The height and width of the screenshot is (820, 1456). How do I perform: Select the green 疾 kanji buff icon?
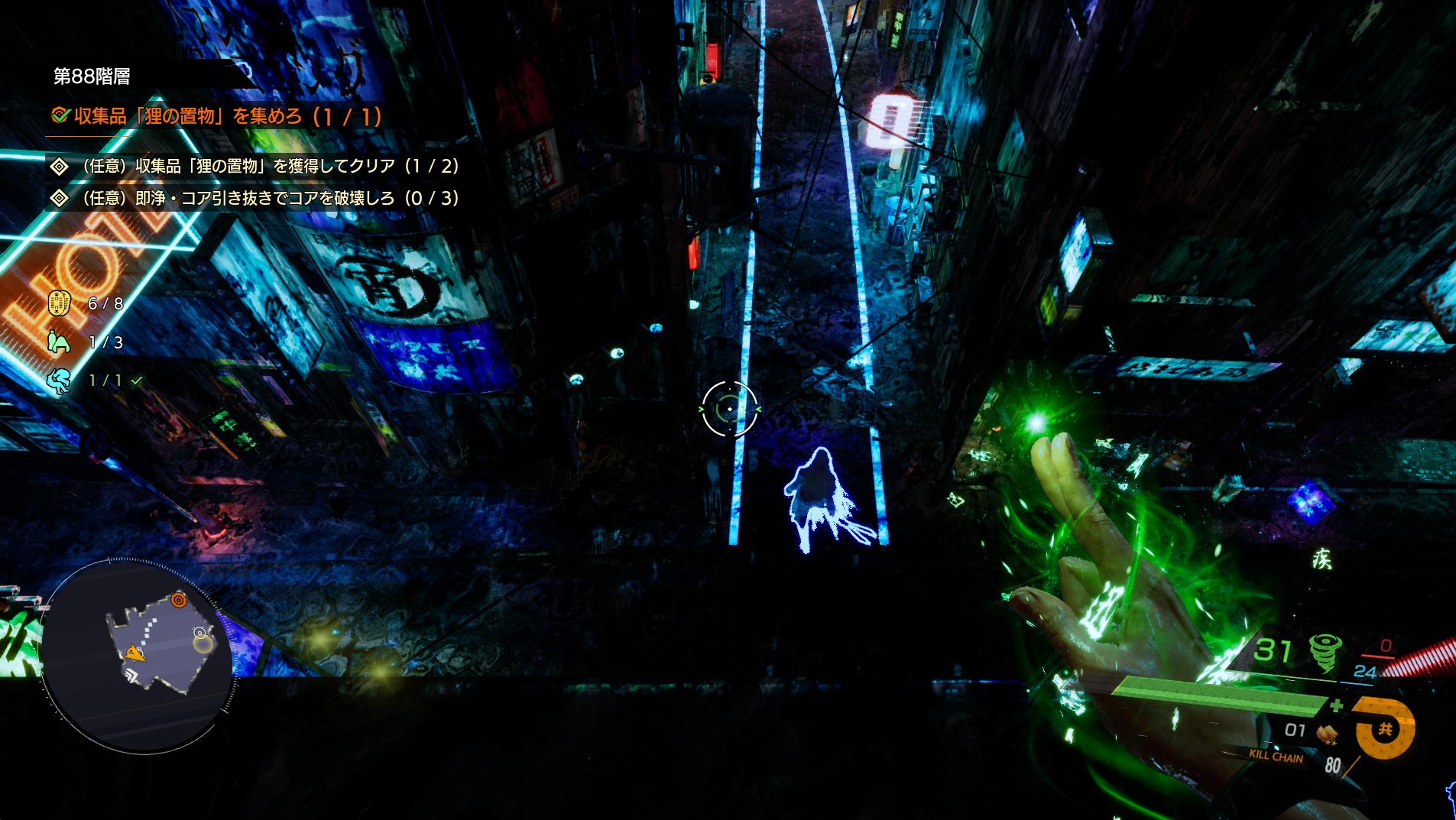click(1321, 559)
